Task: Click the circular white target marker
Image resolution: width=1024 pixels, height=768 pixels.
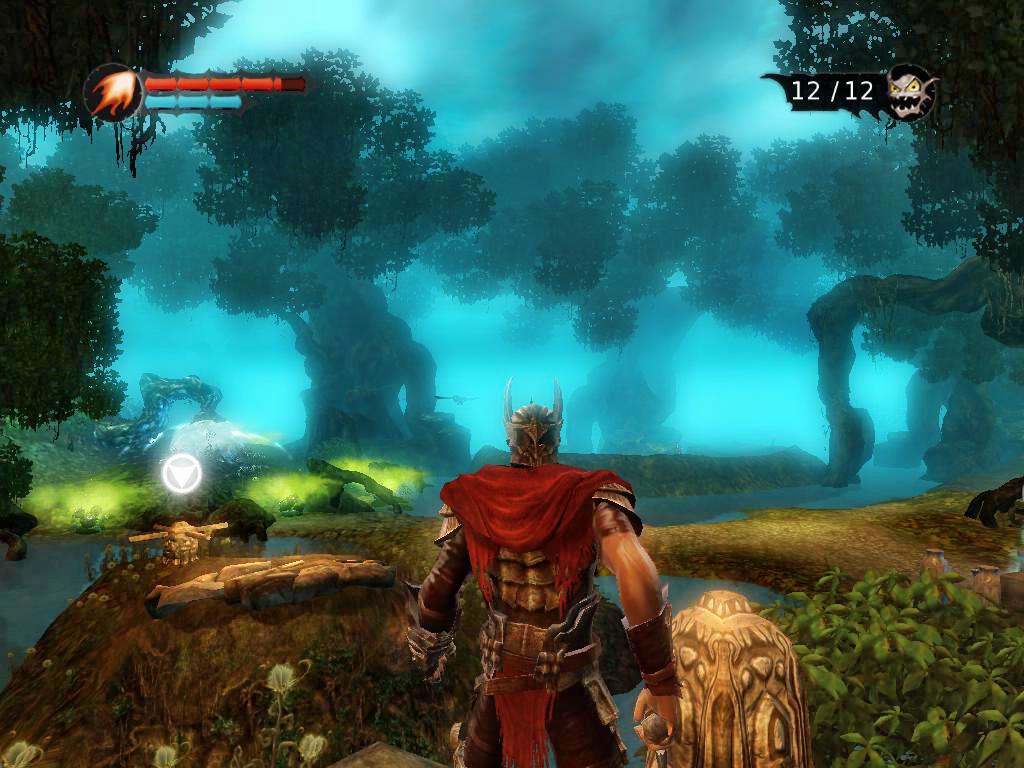Action: [182, 472]
